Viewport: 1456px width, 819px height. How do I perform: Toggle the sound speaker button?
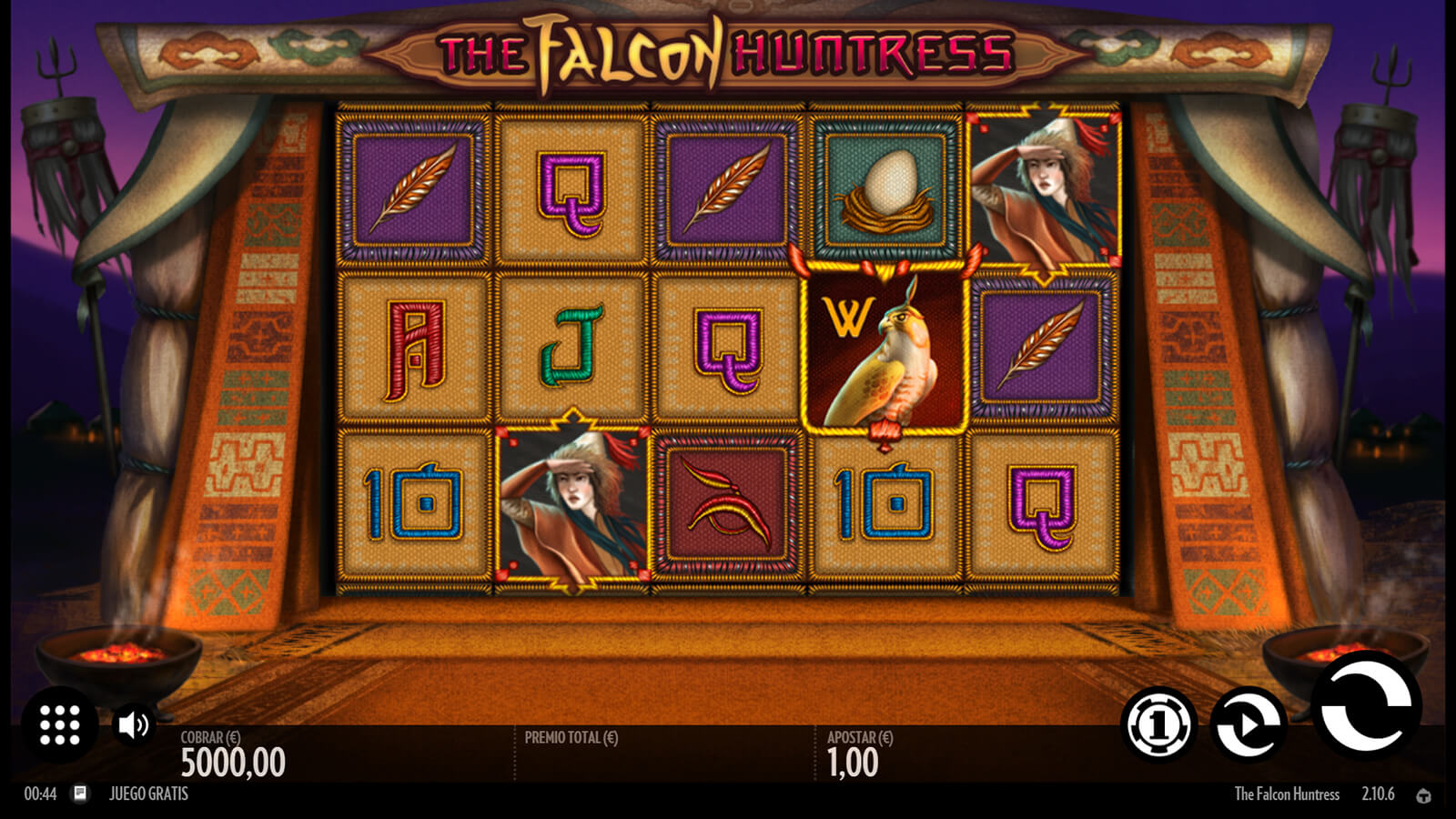133,725
